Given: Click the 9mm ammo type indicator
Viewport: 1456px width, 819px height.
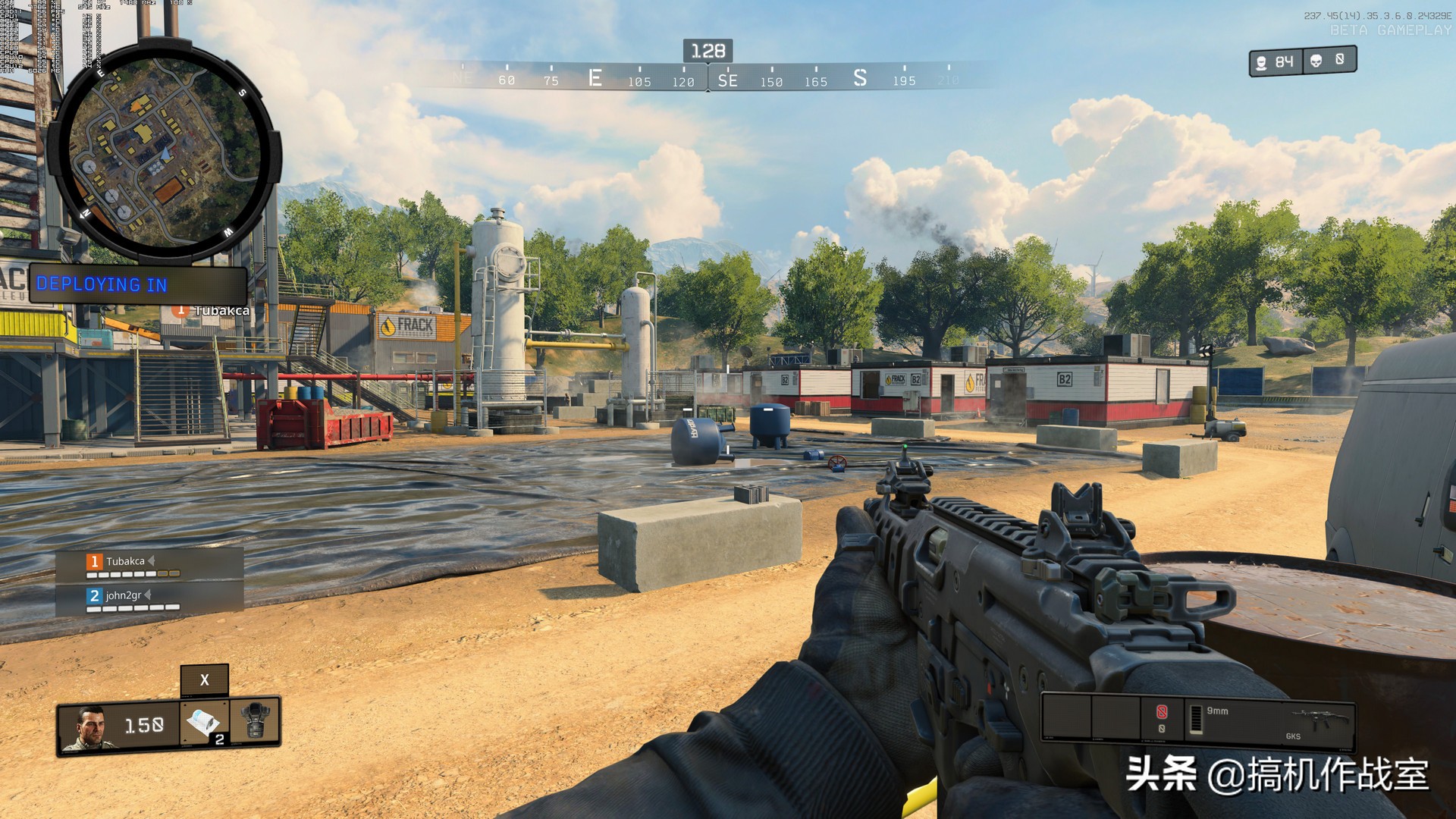Looking at the screenshot, I should tap(1216, 711).
